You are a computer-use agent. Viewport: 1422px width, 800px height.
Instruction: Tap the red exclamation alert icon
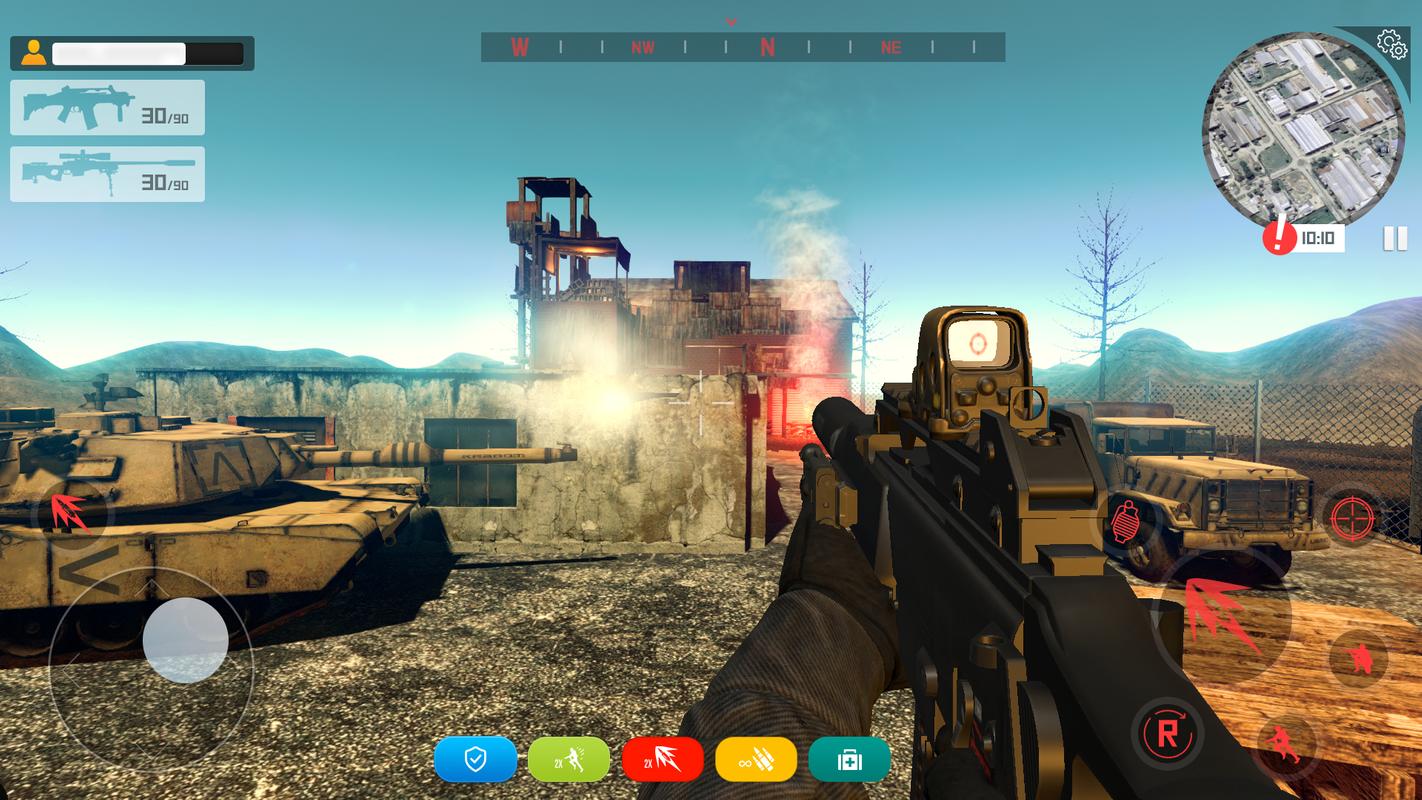[1279, 237]
